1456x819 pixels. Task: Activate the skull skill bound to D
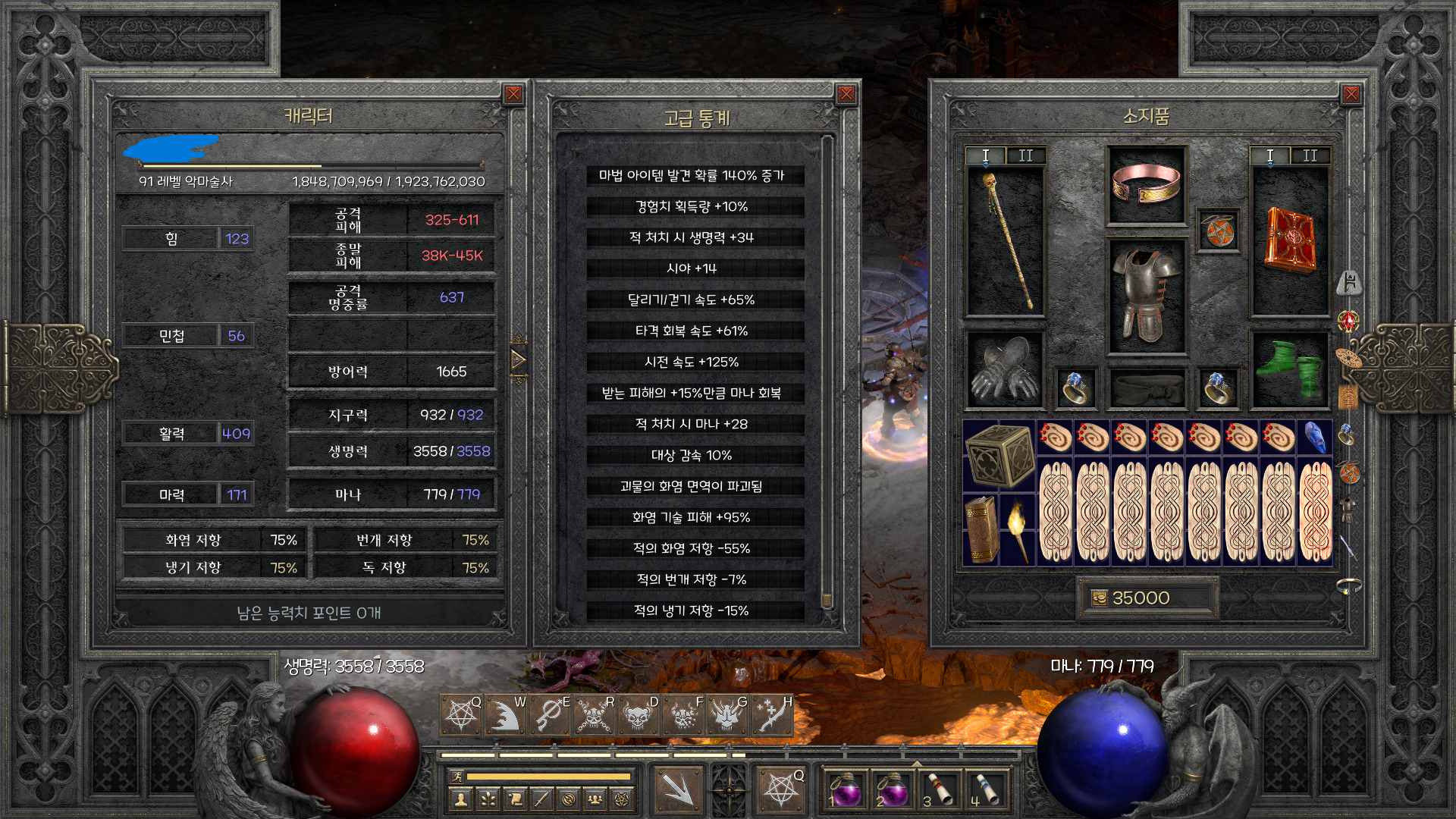click(x=639, y=715)
